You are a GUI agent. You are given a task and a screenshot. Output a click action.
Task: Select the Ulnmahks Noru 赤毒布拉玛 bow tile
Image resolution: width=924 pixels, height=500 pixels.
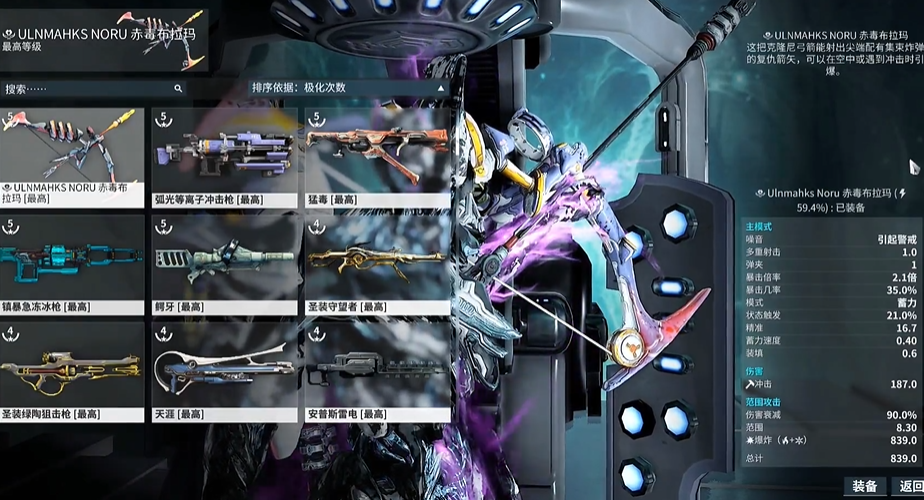click(x=72, y=156)
